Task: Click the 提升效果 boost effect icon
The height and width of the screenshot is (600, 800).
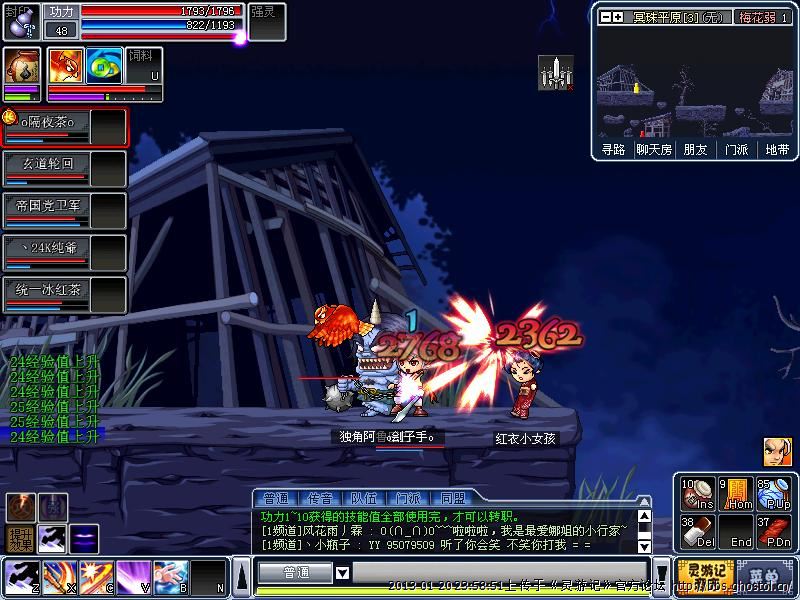Action: click(21, 539)
